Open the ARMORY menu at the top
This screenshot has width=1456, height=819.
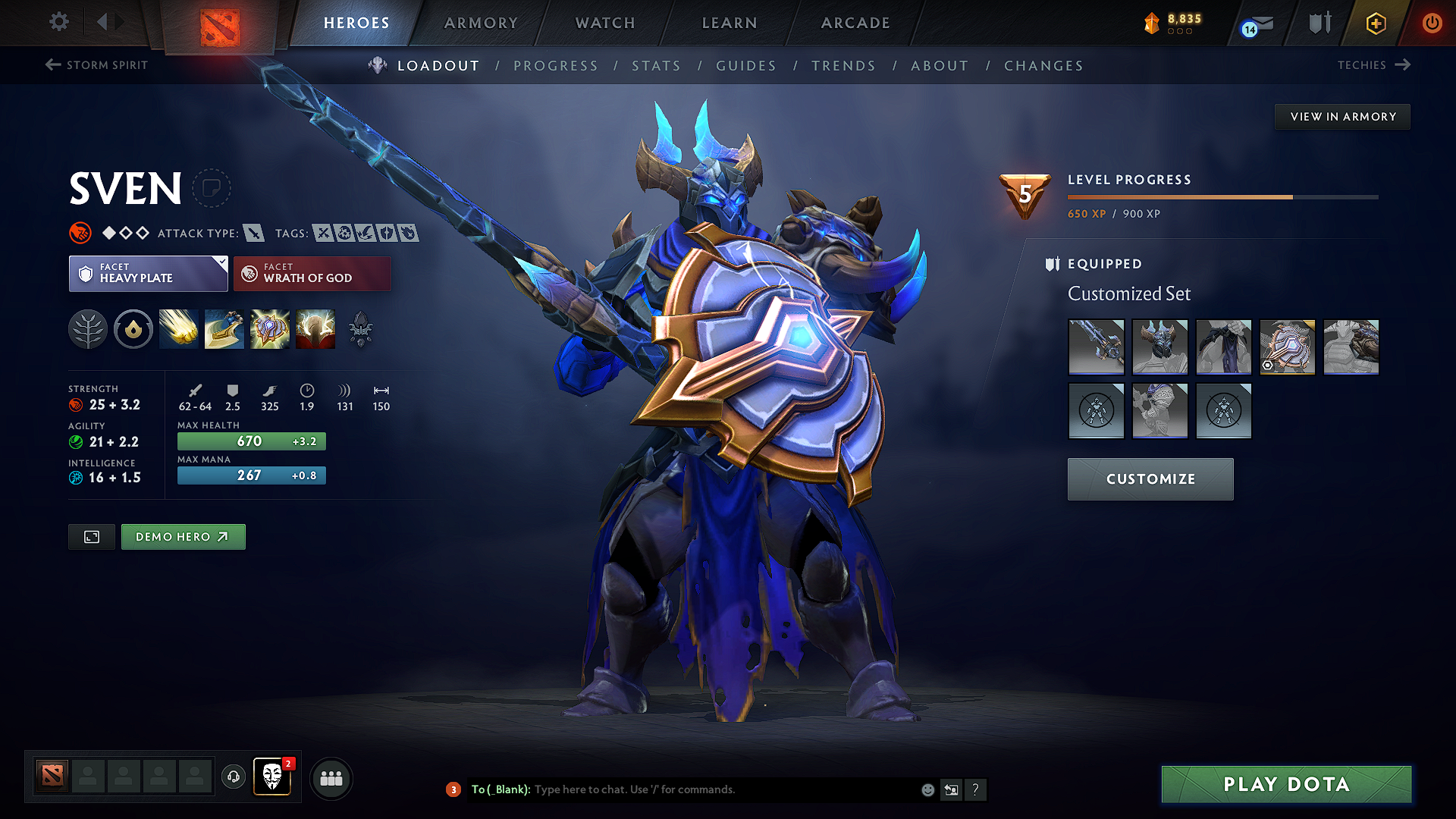tap(481, 23)
